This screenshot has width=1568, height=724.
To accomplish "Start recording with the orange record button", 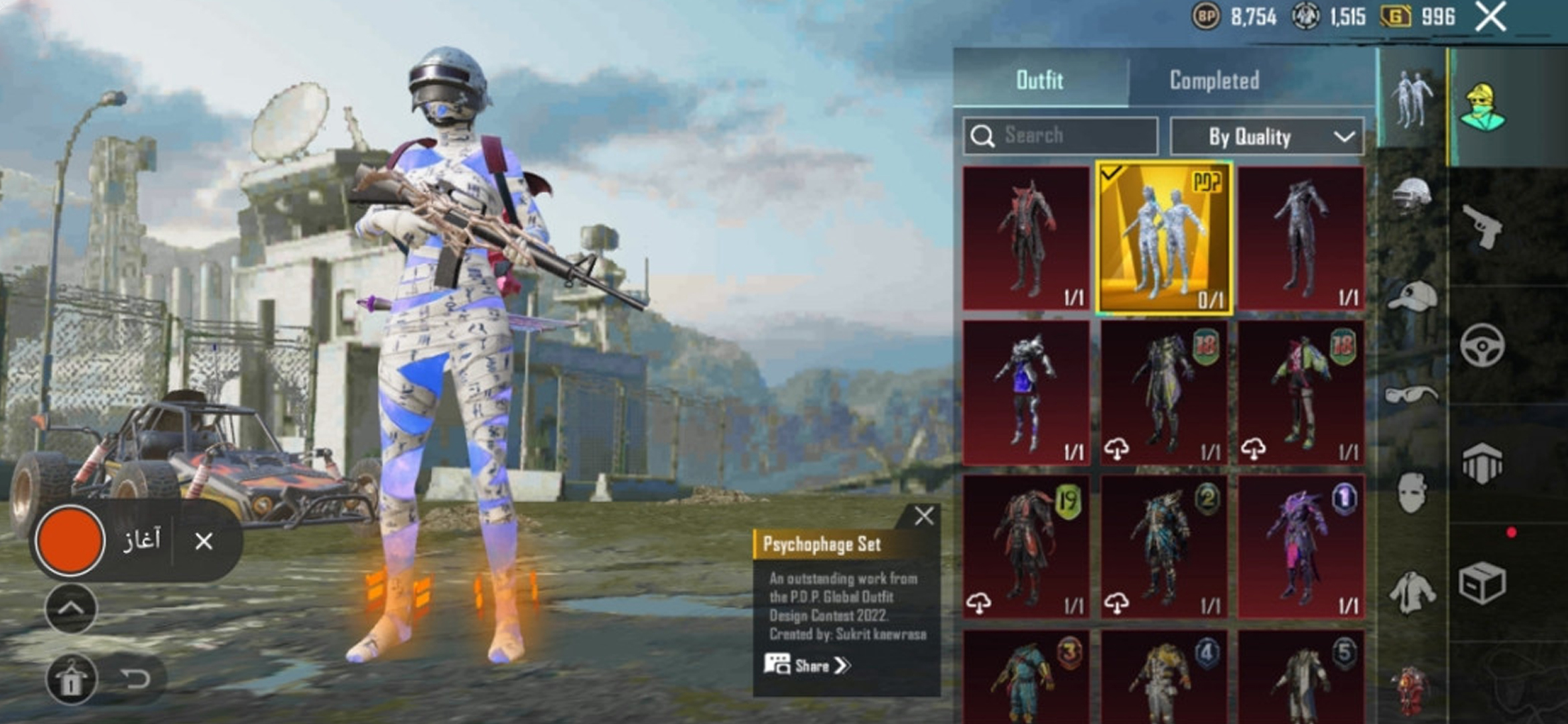I will coord(69,540).
